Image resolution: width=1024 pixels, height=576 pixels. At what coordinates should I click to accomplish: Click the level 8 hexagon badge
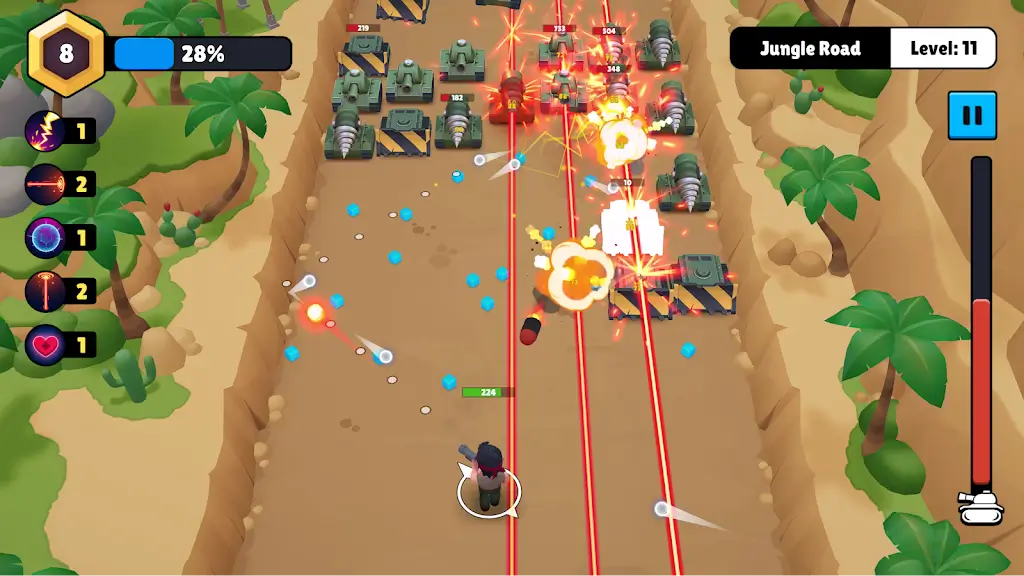pyautogui.click(x=66, y=53)
